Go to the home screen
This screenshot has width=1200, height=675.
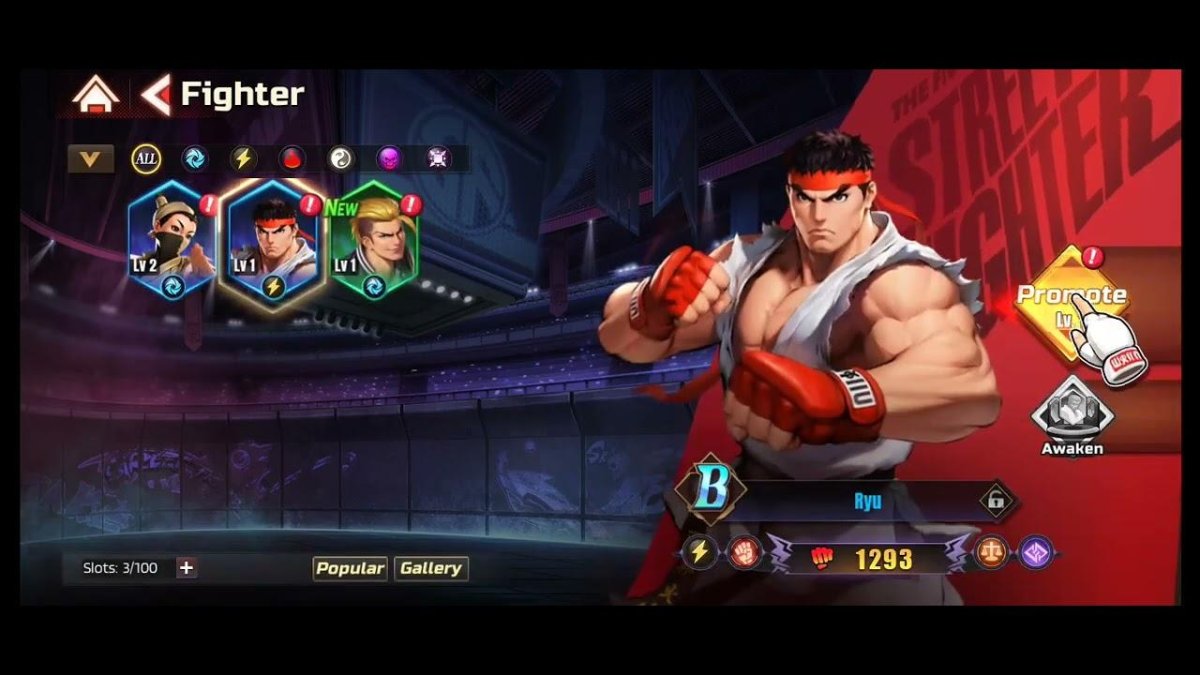95,95
